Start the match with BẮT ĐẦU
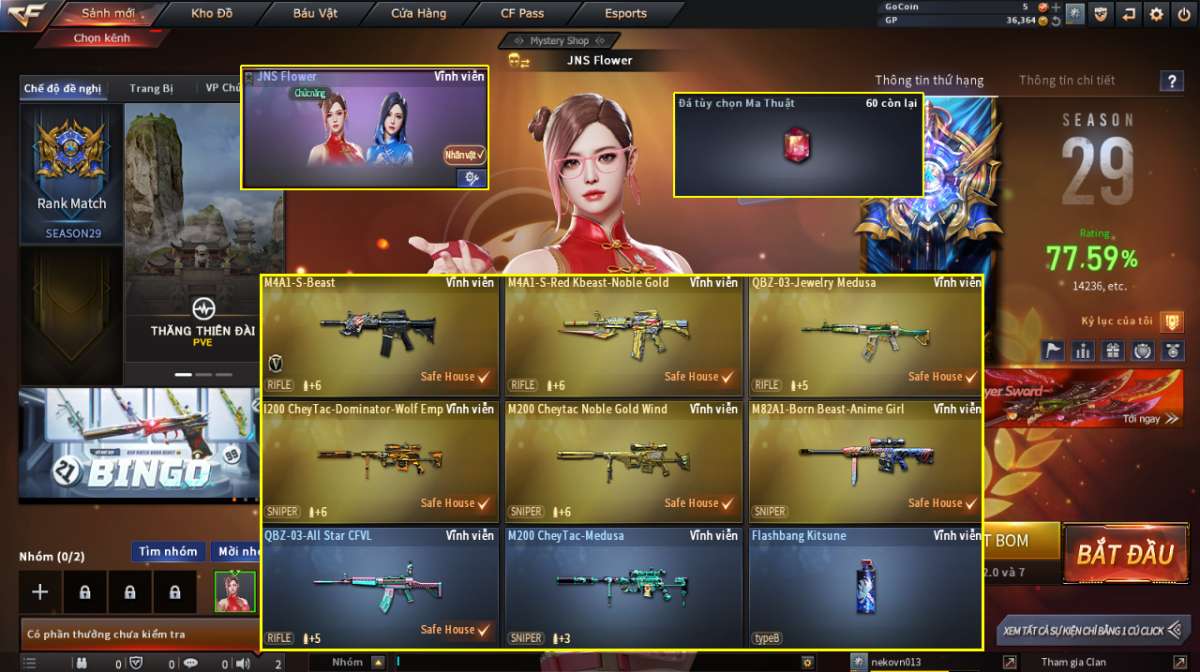Viewport: 1200px width, 672px height. click(1125, 553)
